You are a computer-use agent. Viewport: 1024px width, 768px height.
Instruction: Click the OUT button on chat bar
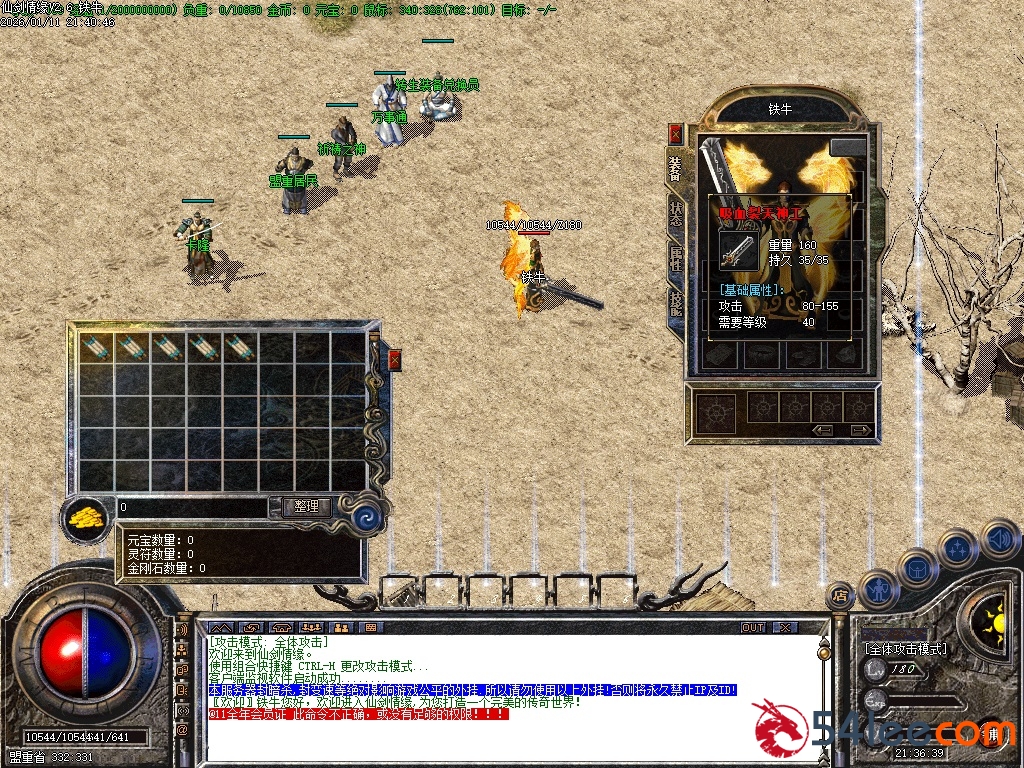[752, 628]
